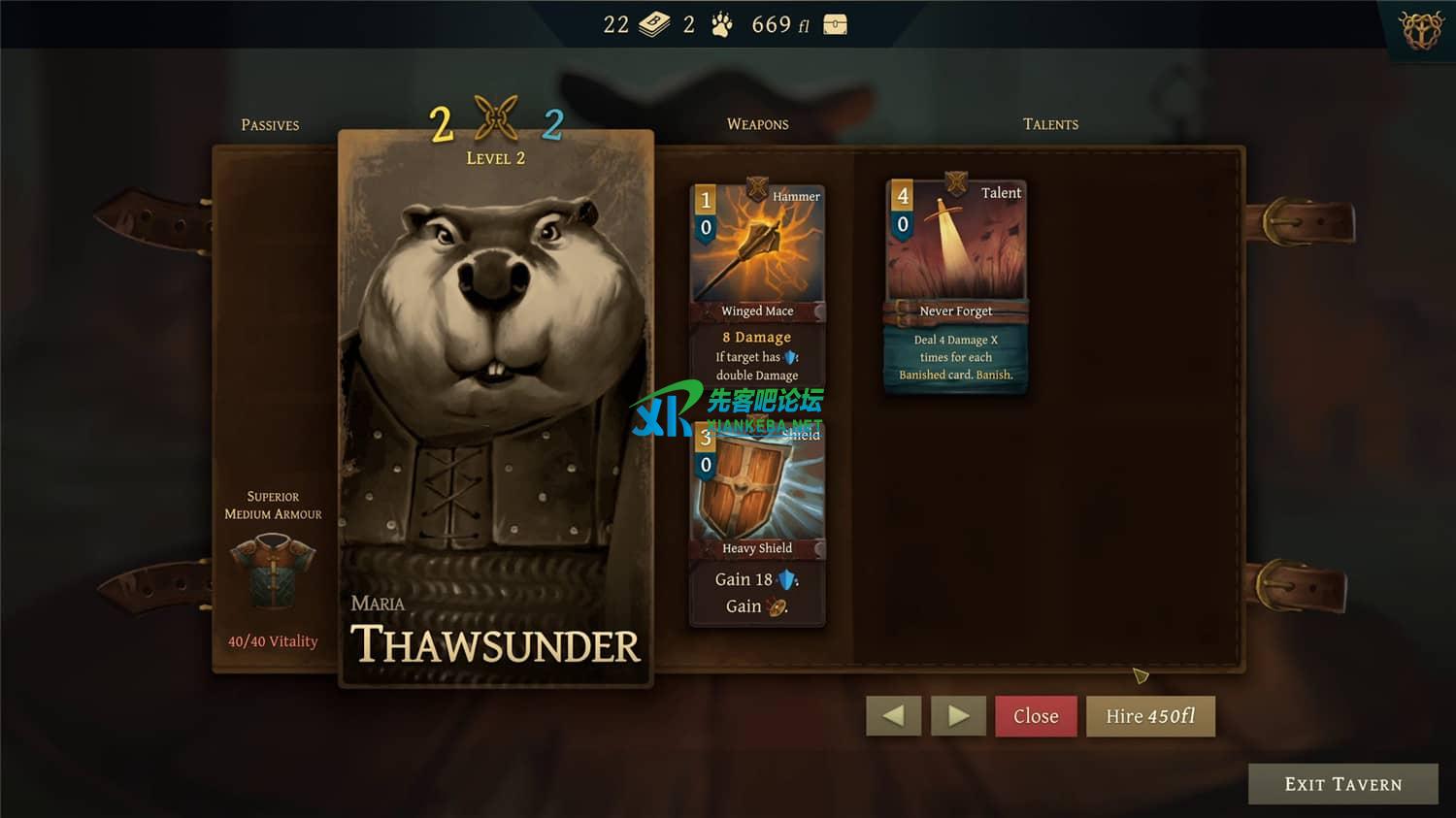Click the paw print party icon
The width and height of the screenshot is (1456, 818).
pyautogui.click(x=721, y=25)
